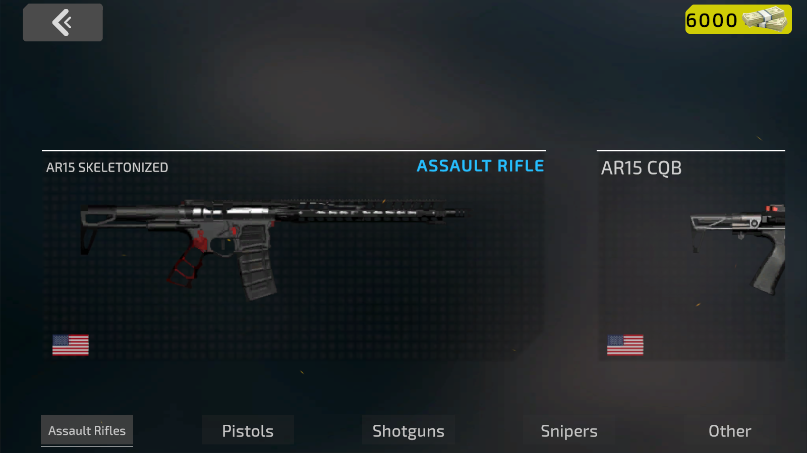Switch to the Other weapons tab
Screen dimensions: 807x453
tap(729, 431)
